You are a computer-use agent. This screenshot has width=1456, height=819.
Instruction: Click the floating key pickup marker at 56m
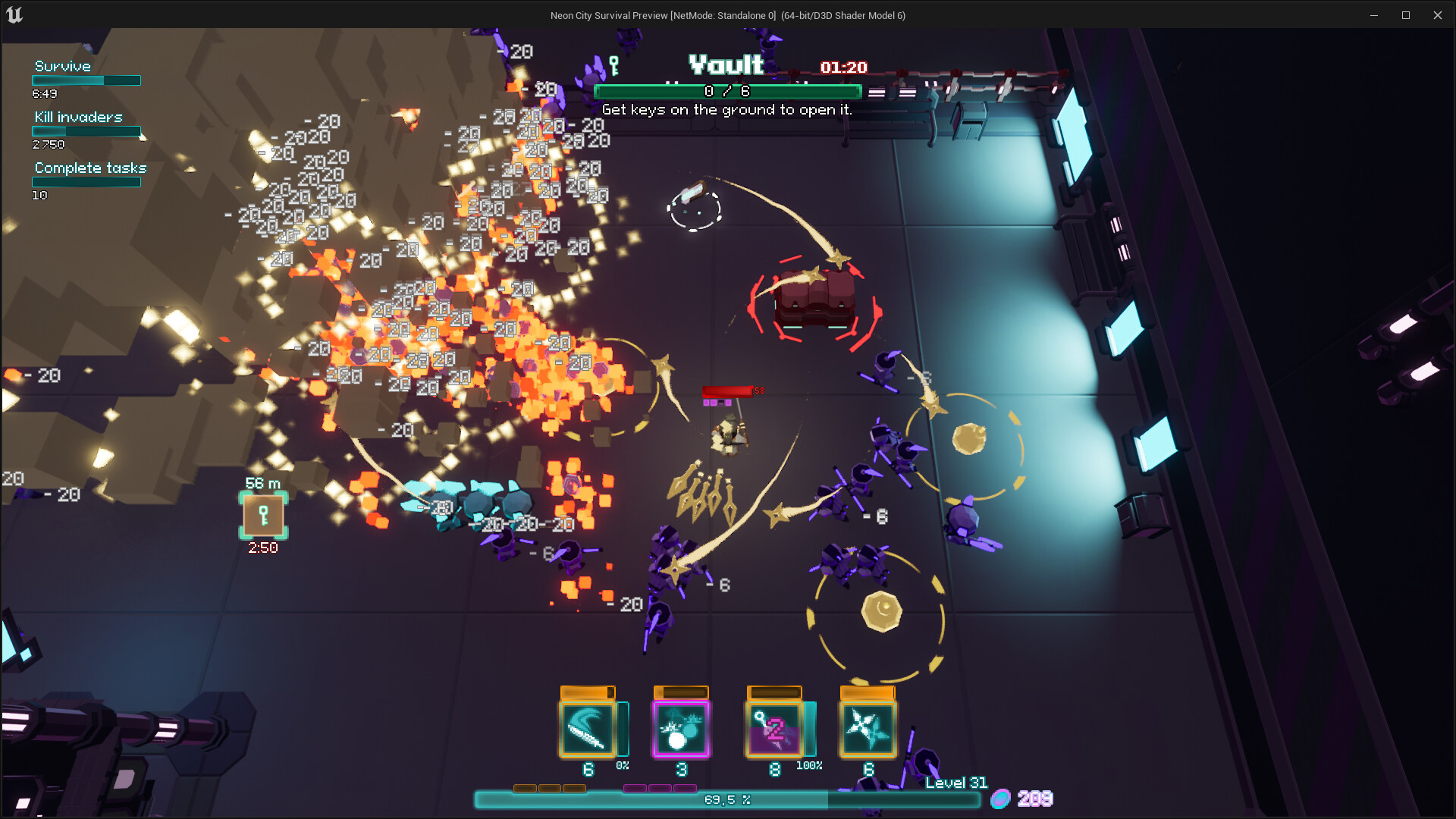point(262,516)
